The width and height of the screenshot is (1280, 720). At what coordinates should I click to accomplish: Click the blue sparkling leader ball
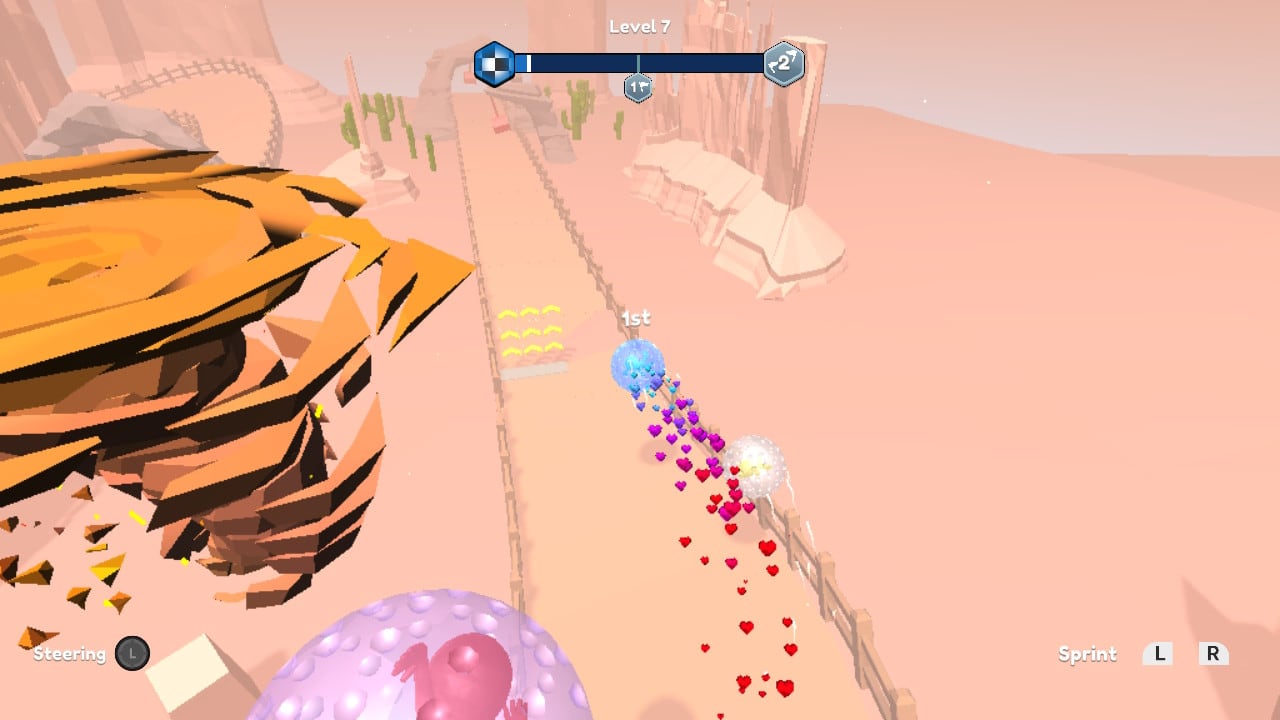635,366
